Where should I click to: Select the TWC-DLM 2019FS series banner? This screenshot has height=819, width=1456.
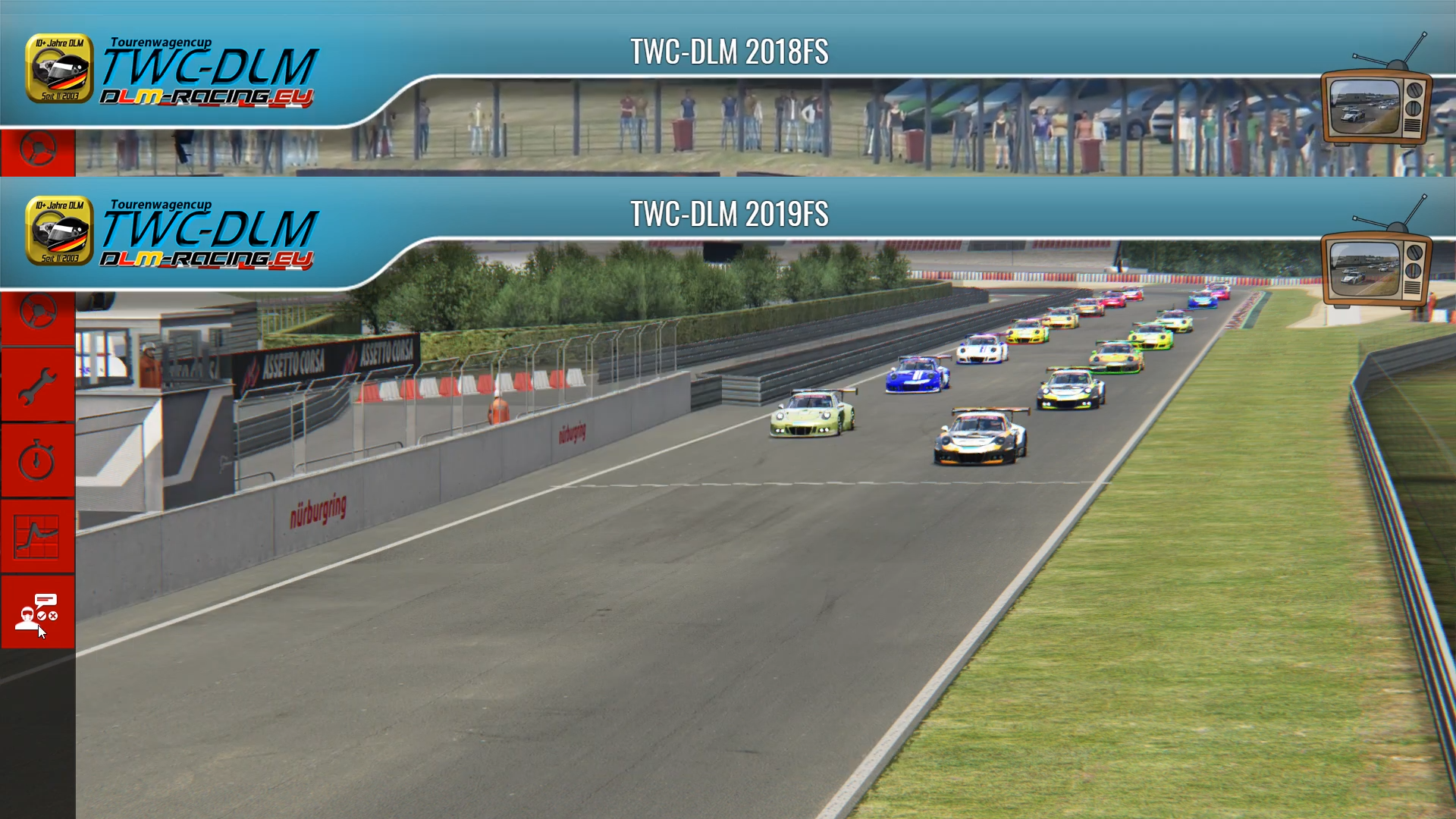click(x=728, y=214)
